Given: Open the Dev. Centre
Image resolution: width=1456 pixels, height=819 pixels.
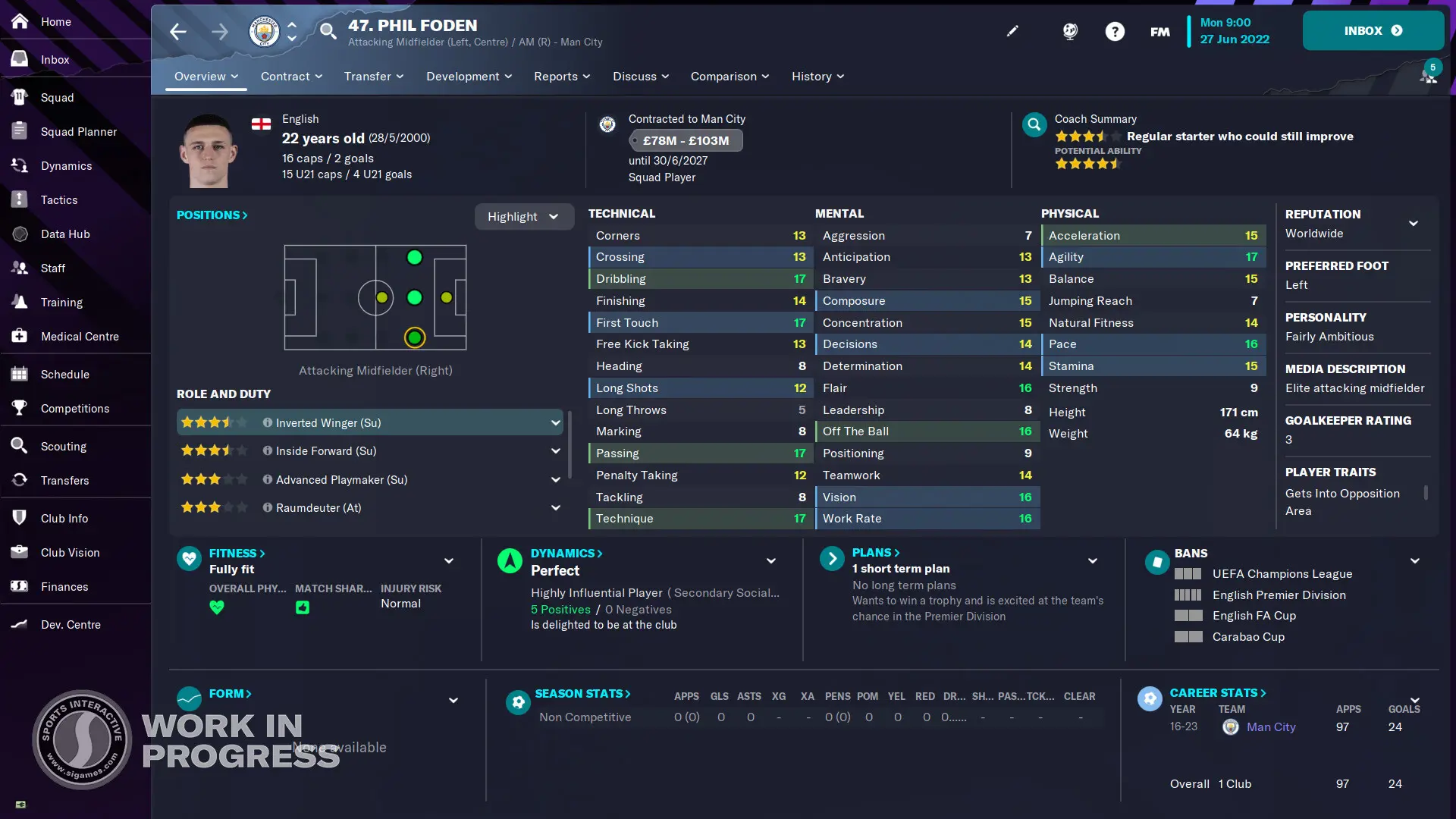Looking at the screenshot, I should pos(70,624).
